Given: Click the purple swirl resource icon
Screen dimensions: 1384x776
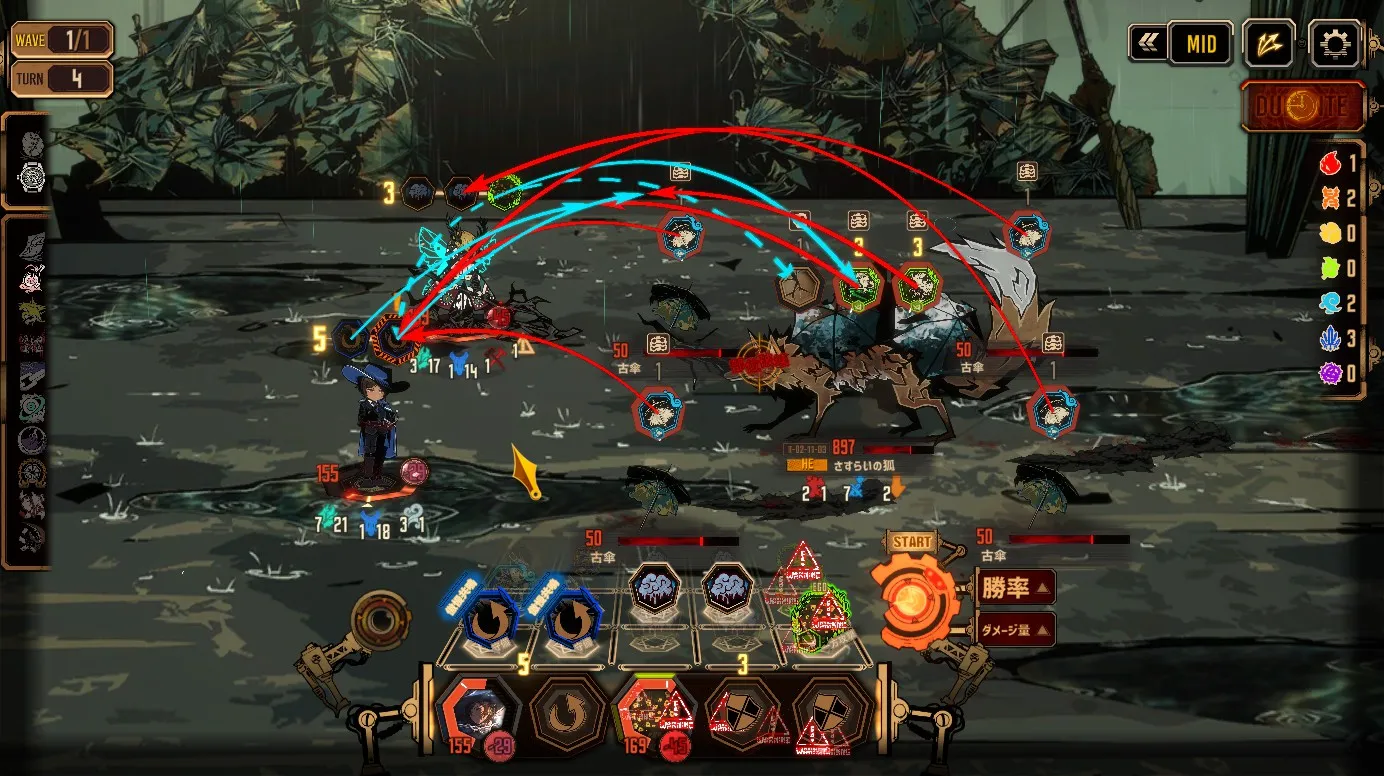Looking at the screenshot, I should point(1330,374).
